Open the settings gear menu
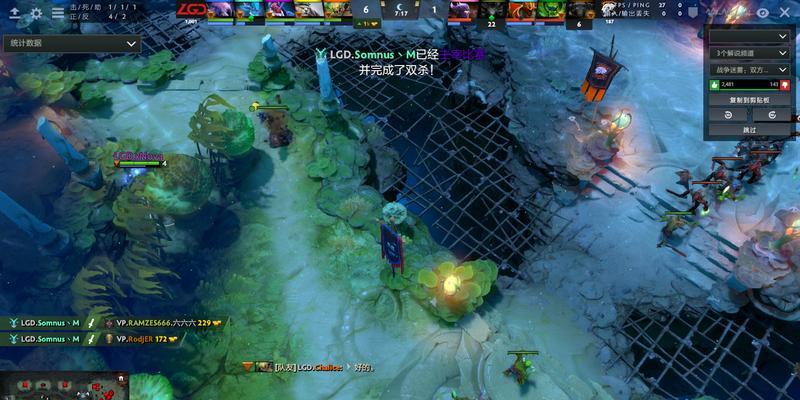The height and width of the screenshot is (400, 800). pyautogui.click(x=36, y=13)
